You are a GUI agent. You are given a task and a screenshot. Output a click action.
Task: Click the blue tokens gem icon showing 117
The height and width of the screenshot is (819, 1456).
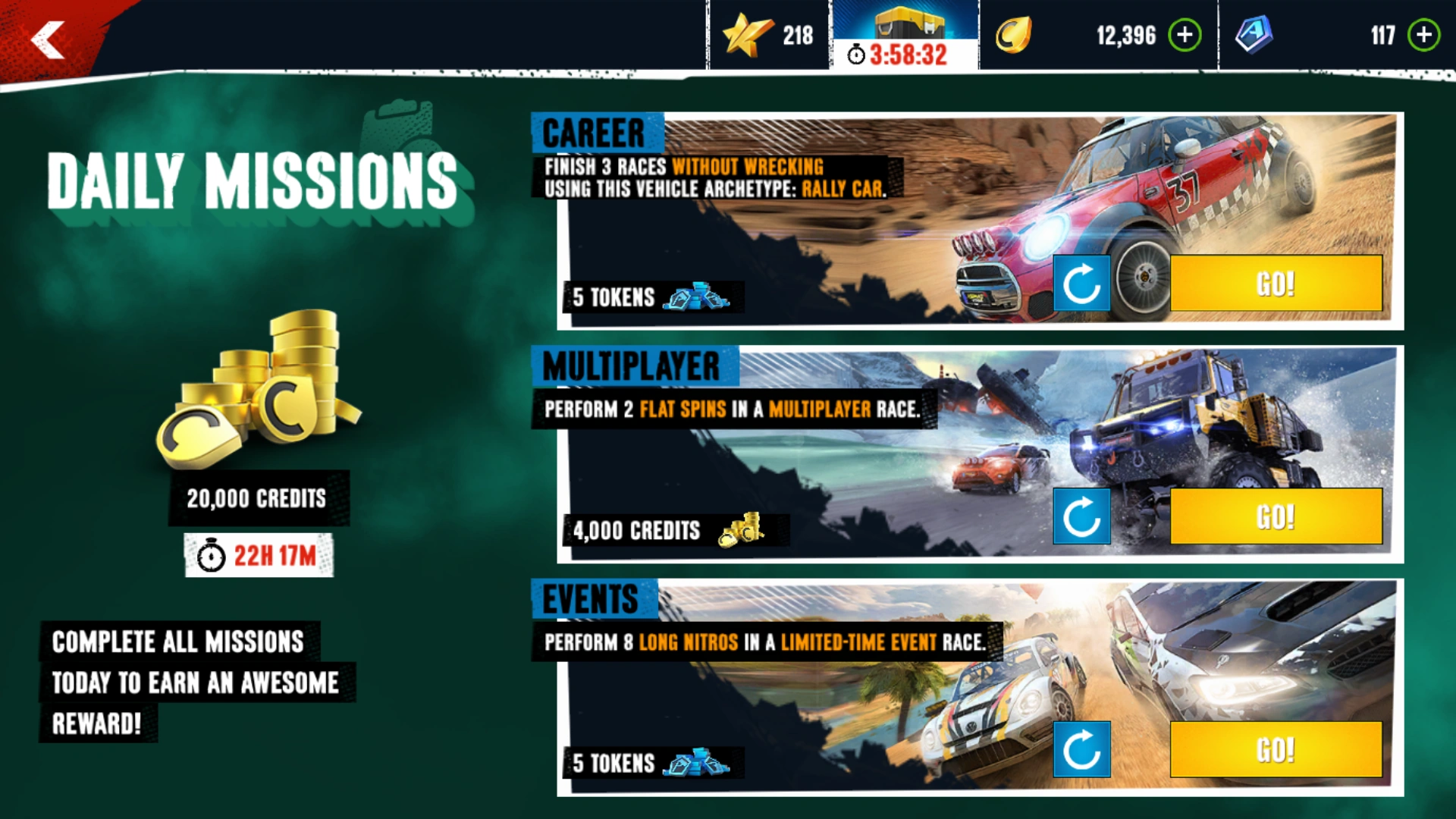[1255, 34]
